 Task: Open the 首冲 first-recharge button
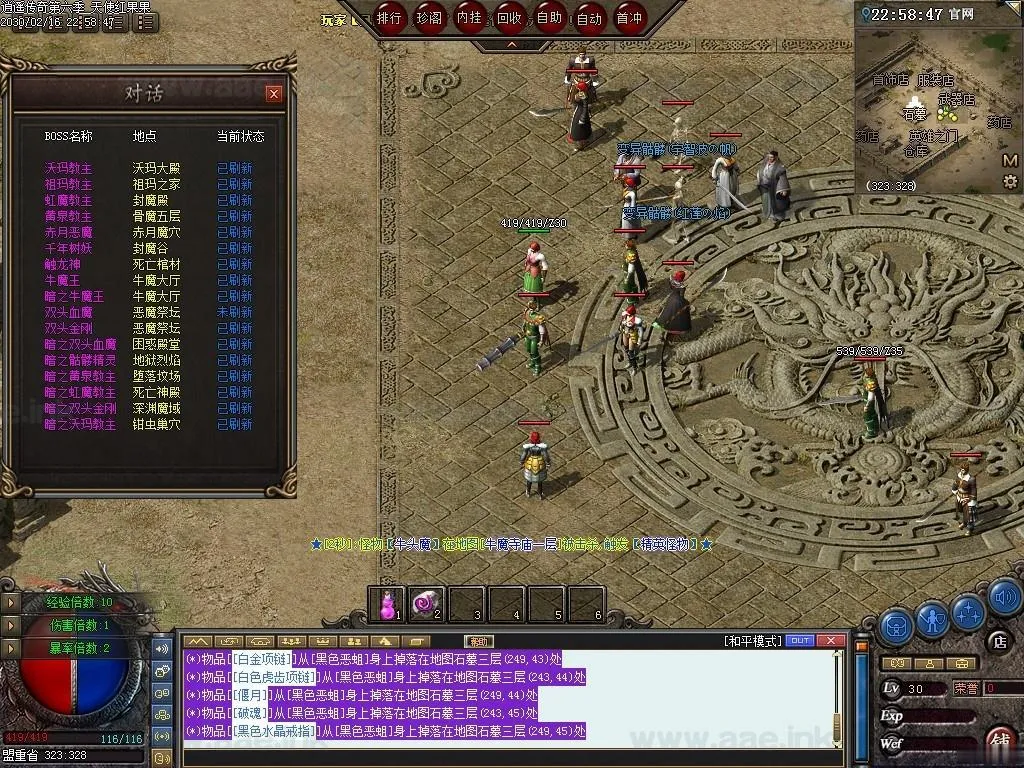pos(629,18)
